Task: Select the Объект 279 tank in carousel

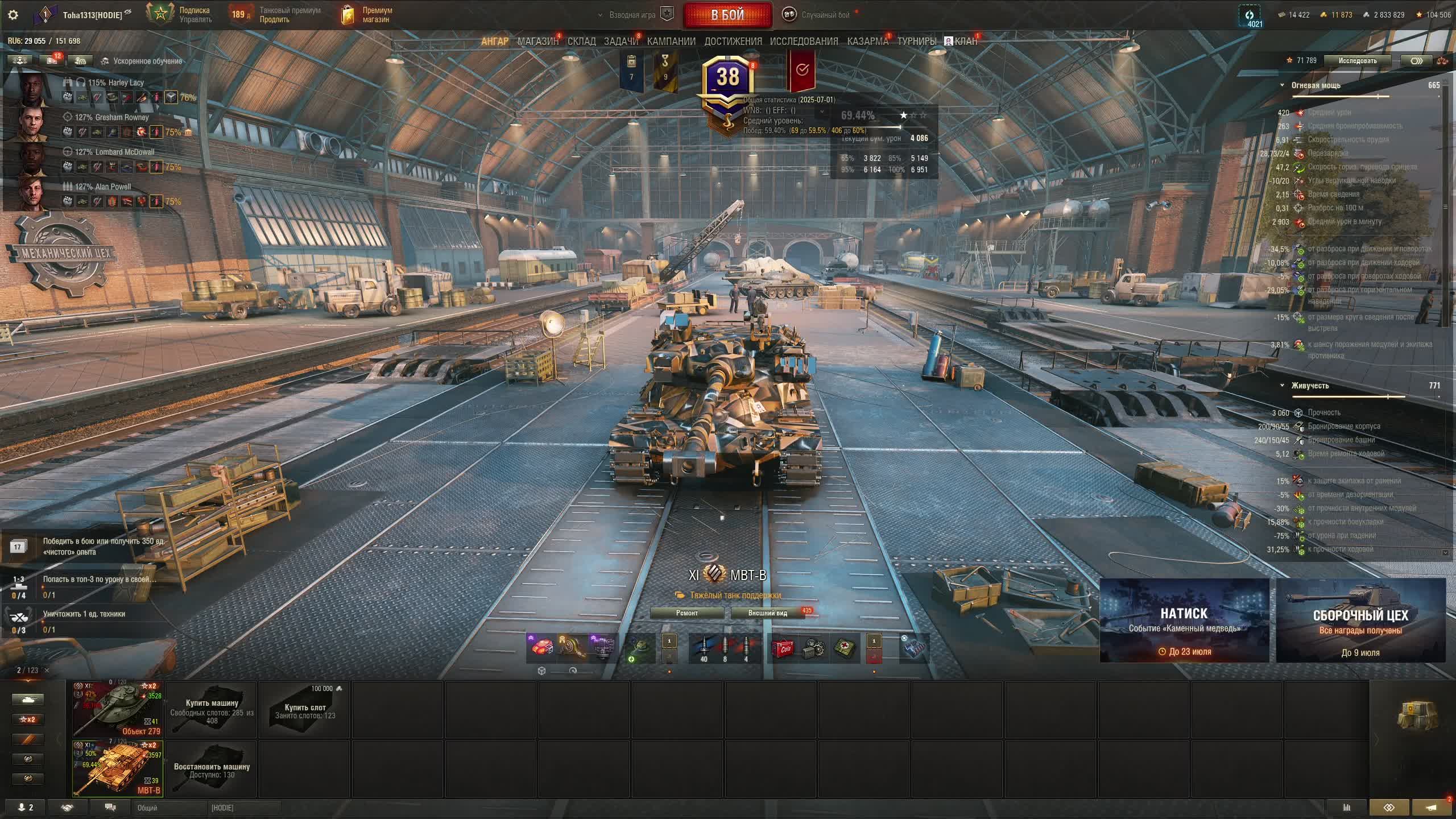Action: pos(118,709)
